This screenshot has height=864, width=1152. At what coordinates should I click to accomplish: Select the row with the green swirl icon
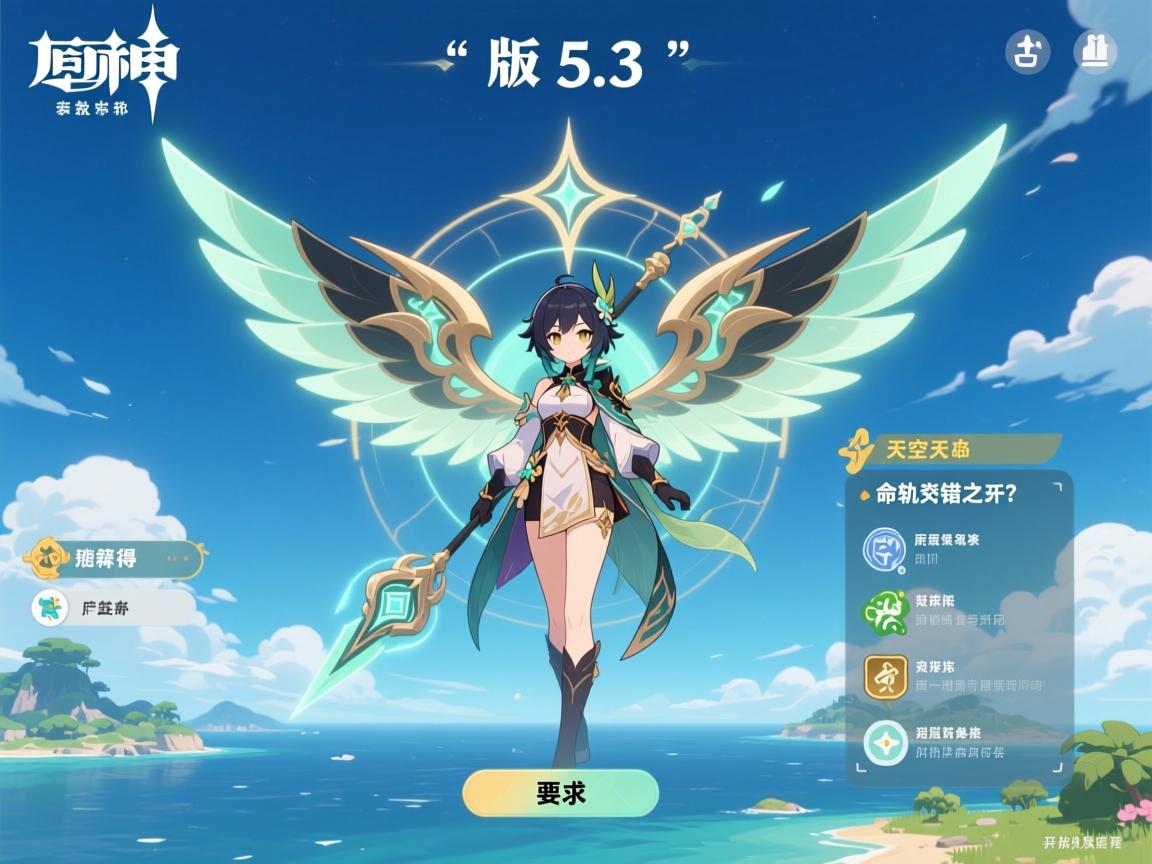(x=958, y=611)
